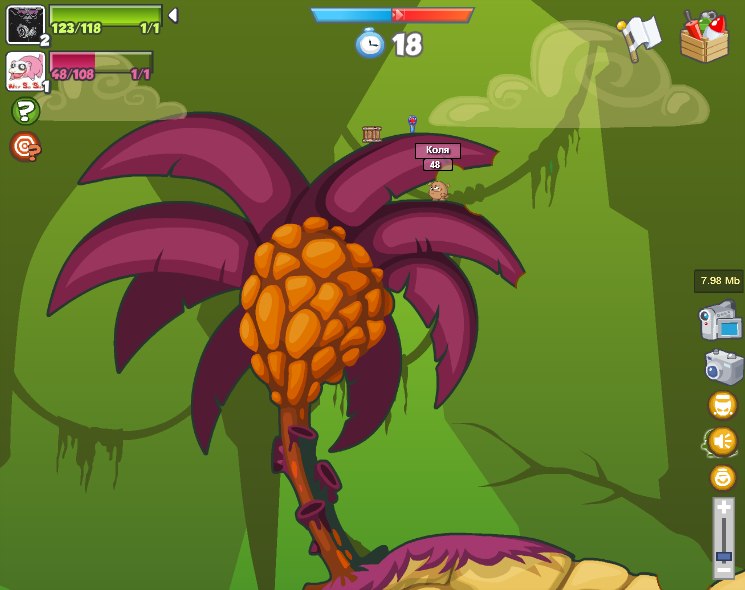Click the orange button above the speaker

(x=722, y=405)
